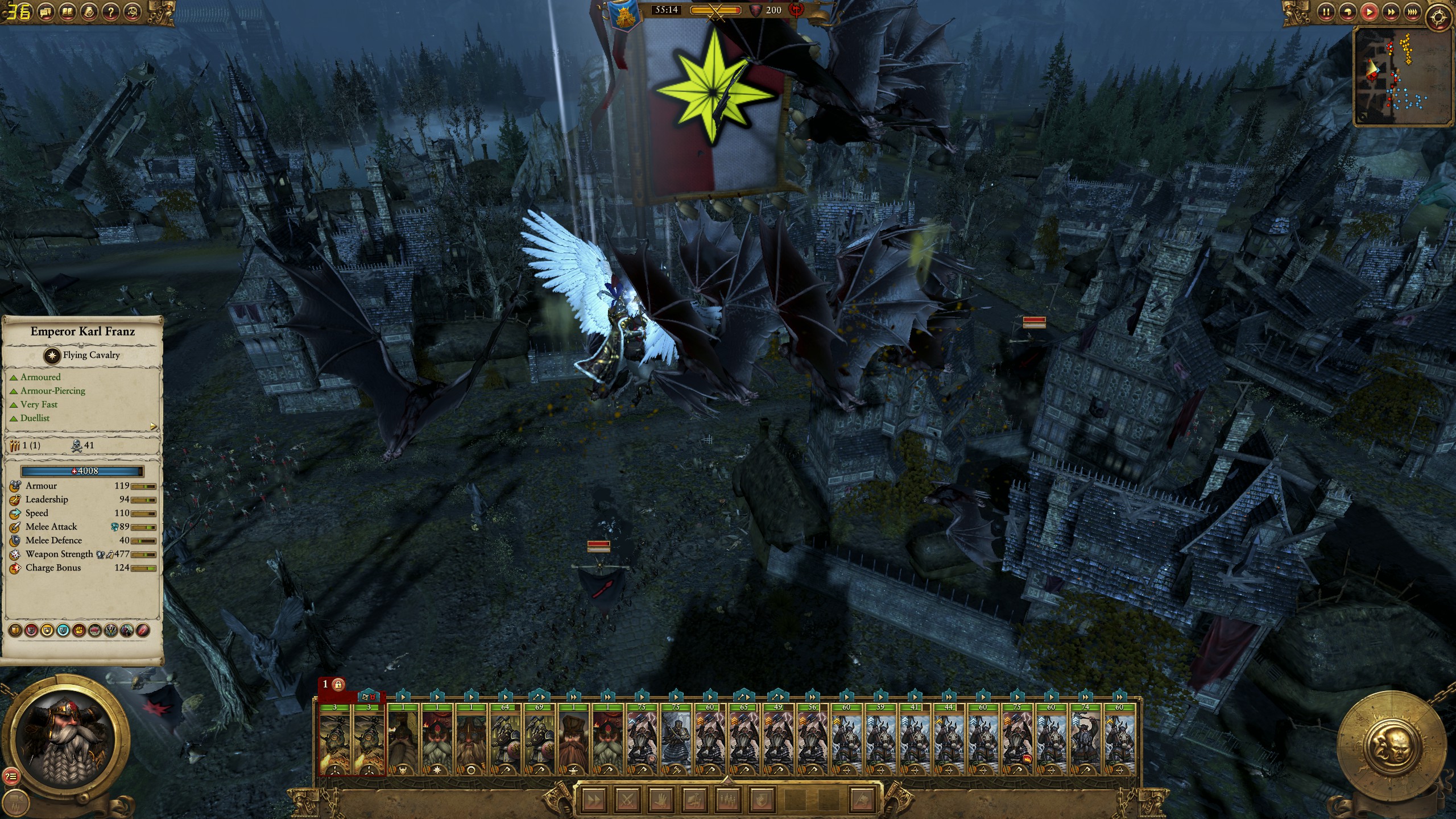The width and height of the screenshot is (1456, 819).
Task: Open the chat speech-bubble button
Action: 47,11
